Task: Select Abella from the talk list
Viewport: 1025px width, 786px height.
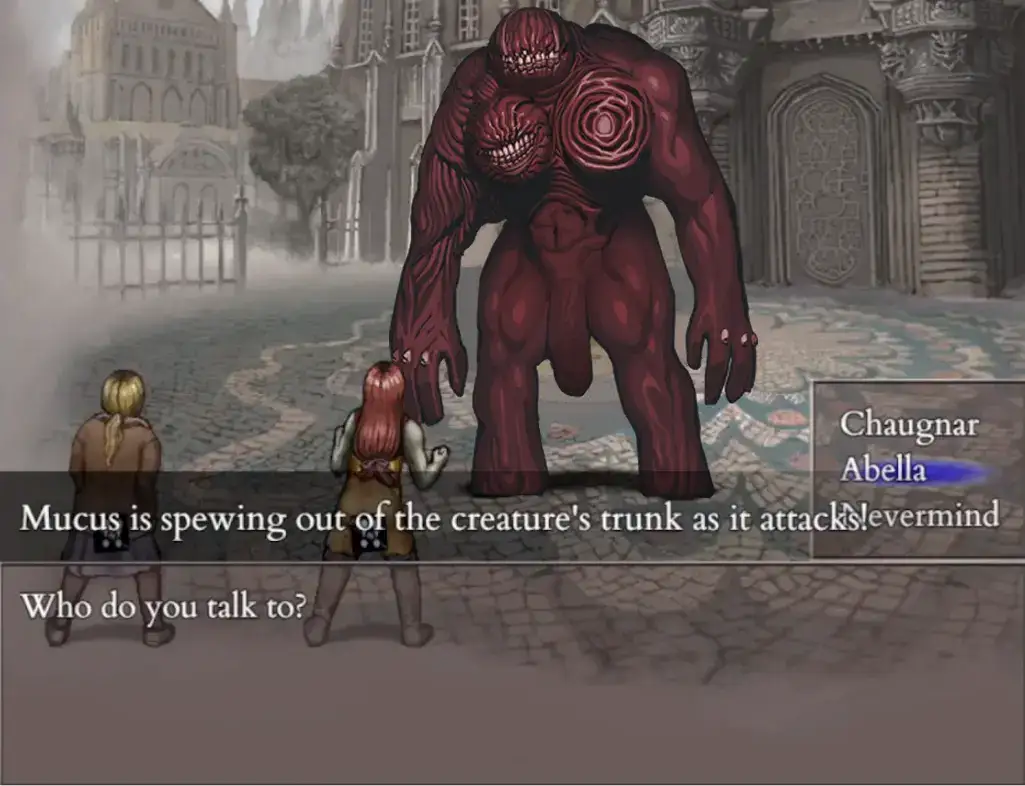Action: point(884,469)
